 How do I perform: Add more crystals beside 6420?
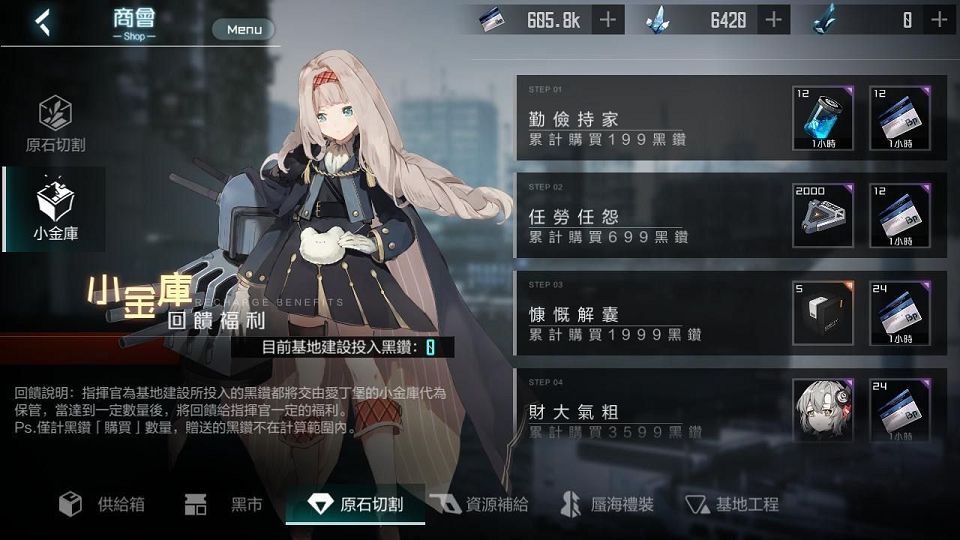(773, 19)
